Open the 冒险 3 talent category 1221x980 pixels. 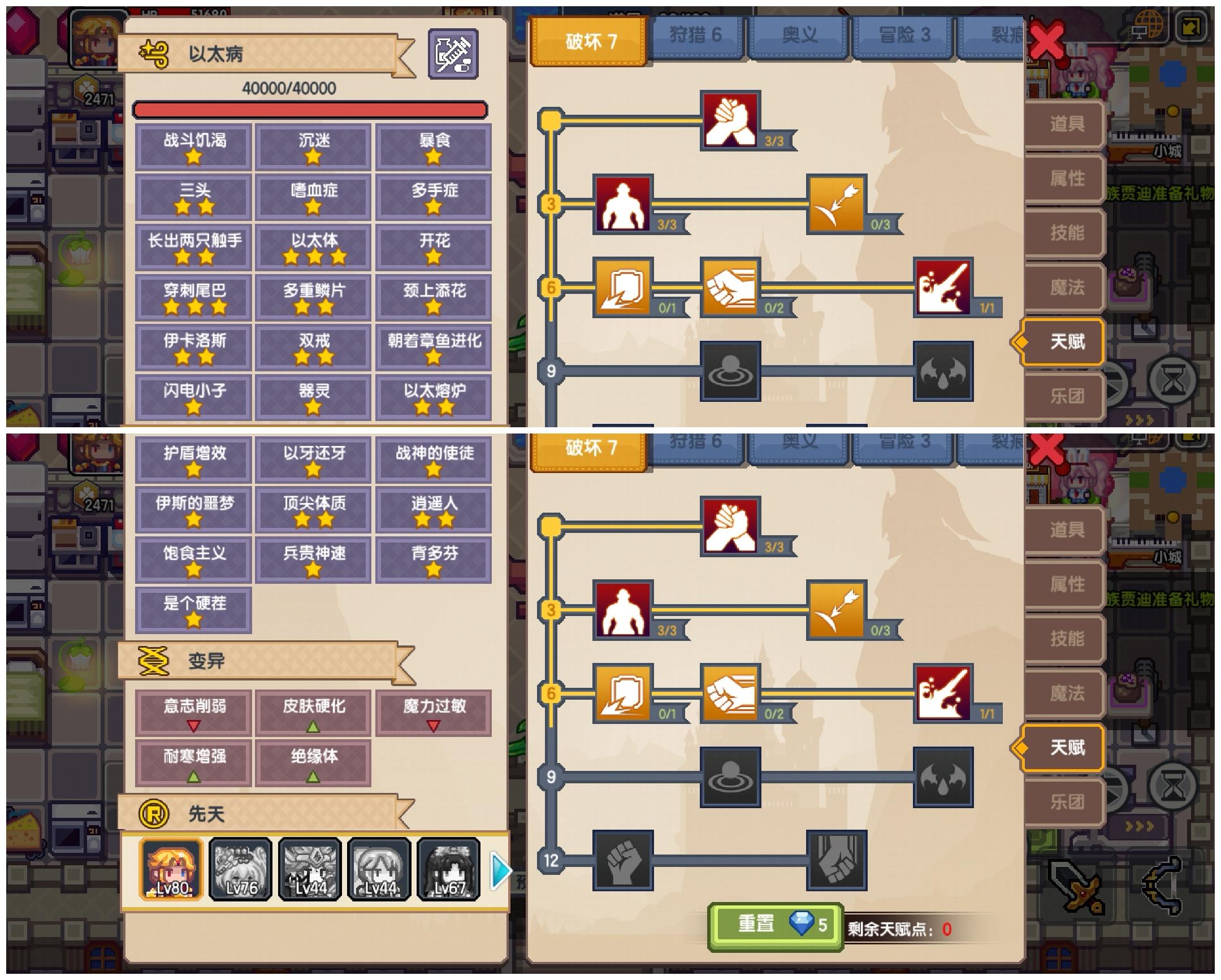(903, 35)
